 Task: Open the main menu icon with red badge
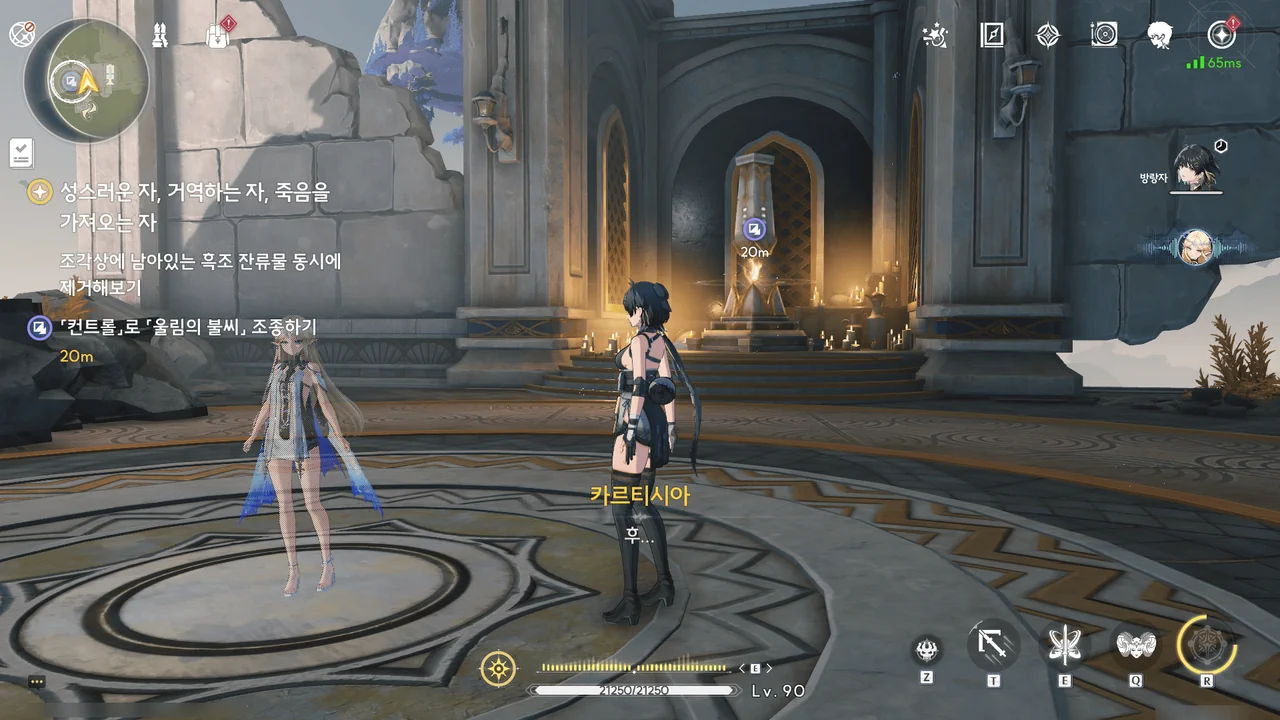pos(1220,35)
